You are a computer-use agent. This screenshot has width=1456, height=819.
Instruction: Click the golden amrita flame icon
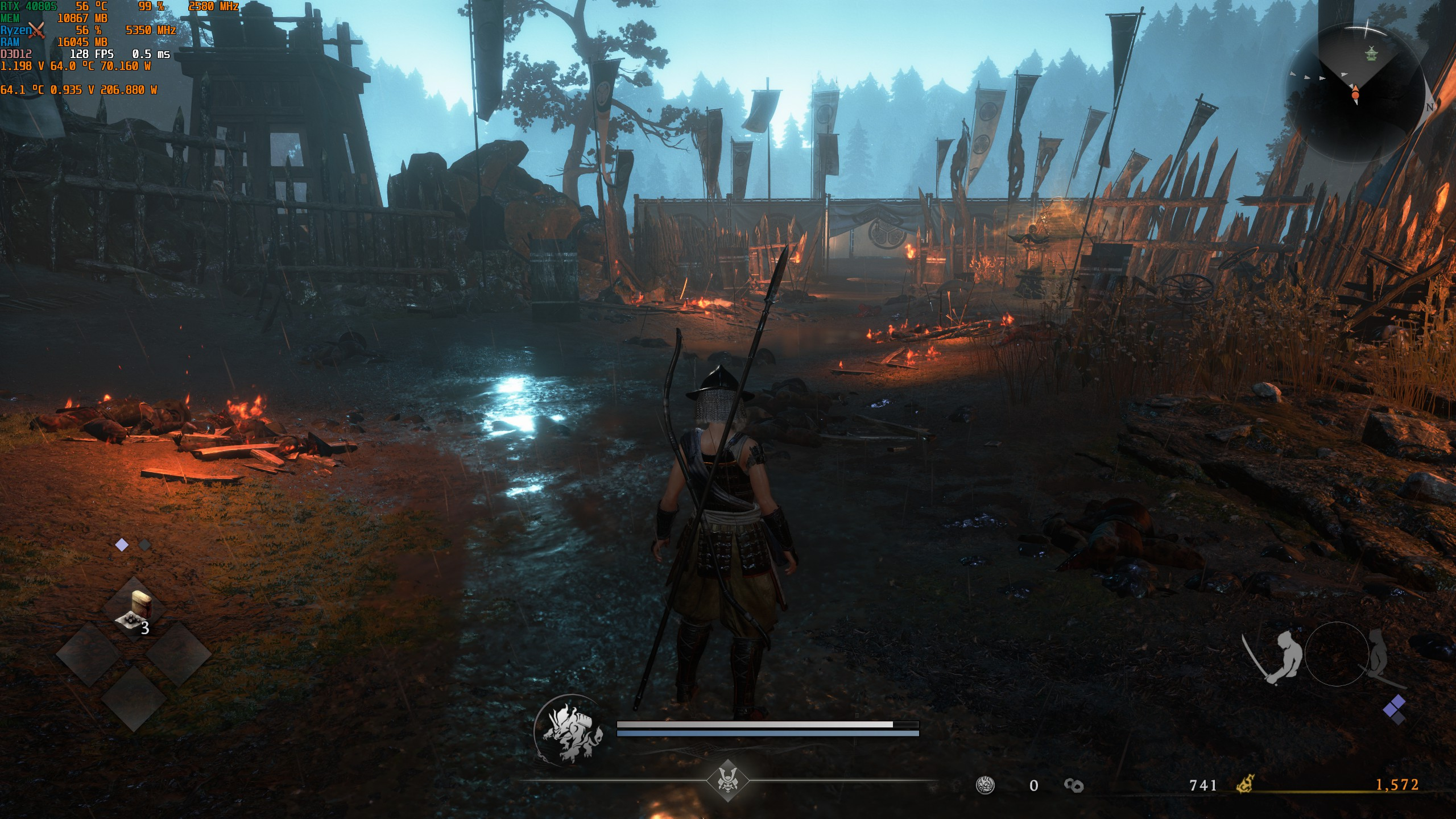pos(1245,785)
